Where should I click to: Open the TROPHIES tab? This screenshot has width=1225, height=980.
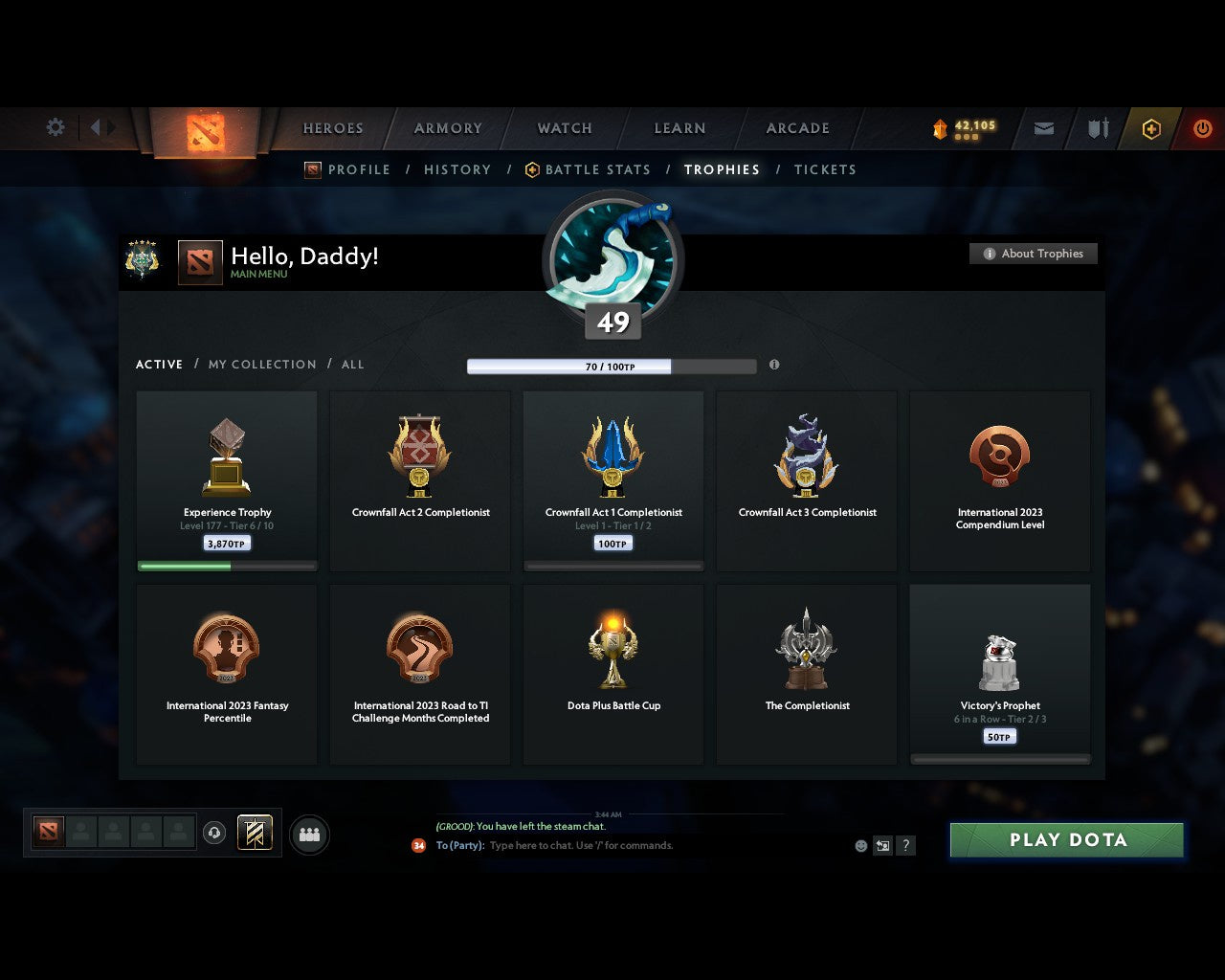pos(722,169)
